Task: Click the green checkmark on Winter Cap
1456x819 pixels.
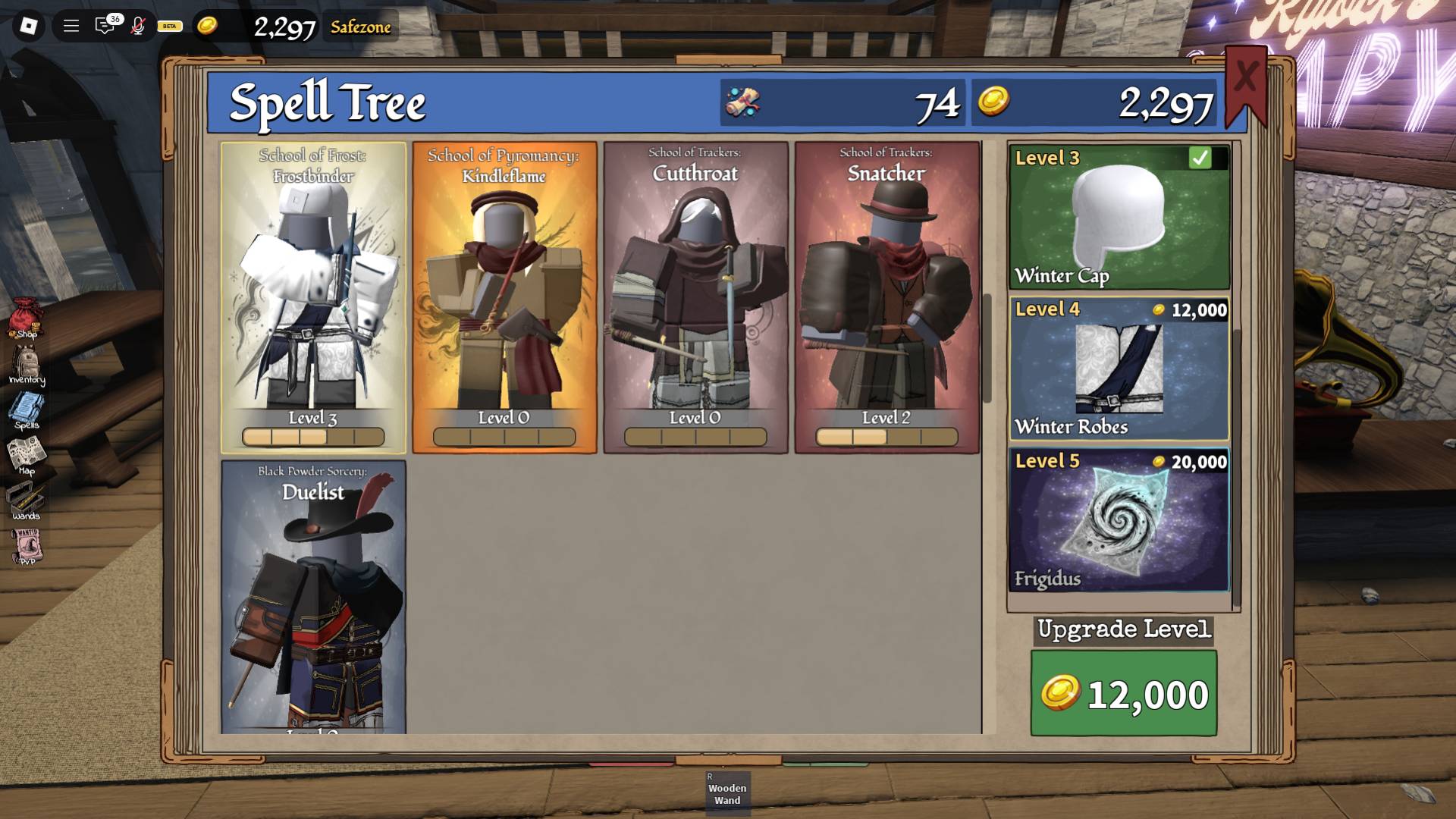Action: pos(1200,158)
